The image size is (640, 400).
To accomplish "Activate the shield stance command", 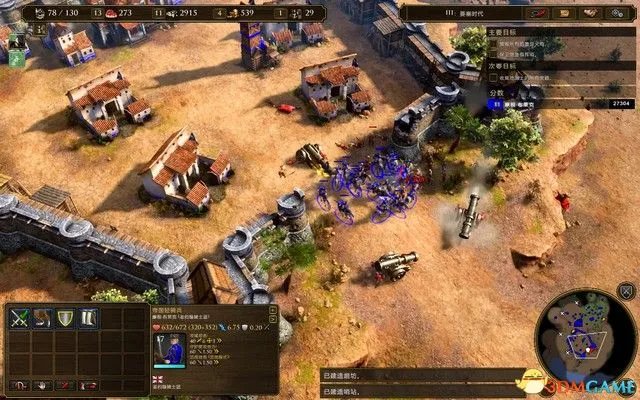I will [66, 318].
